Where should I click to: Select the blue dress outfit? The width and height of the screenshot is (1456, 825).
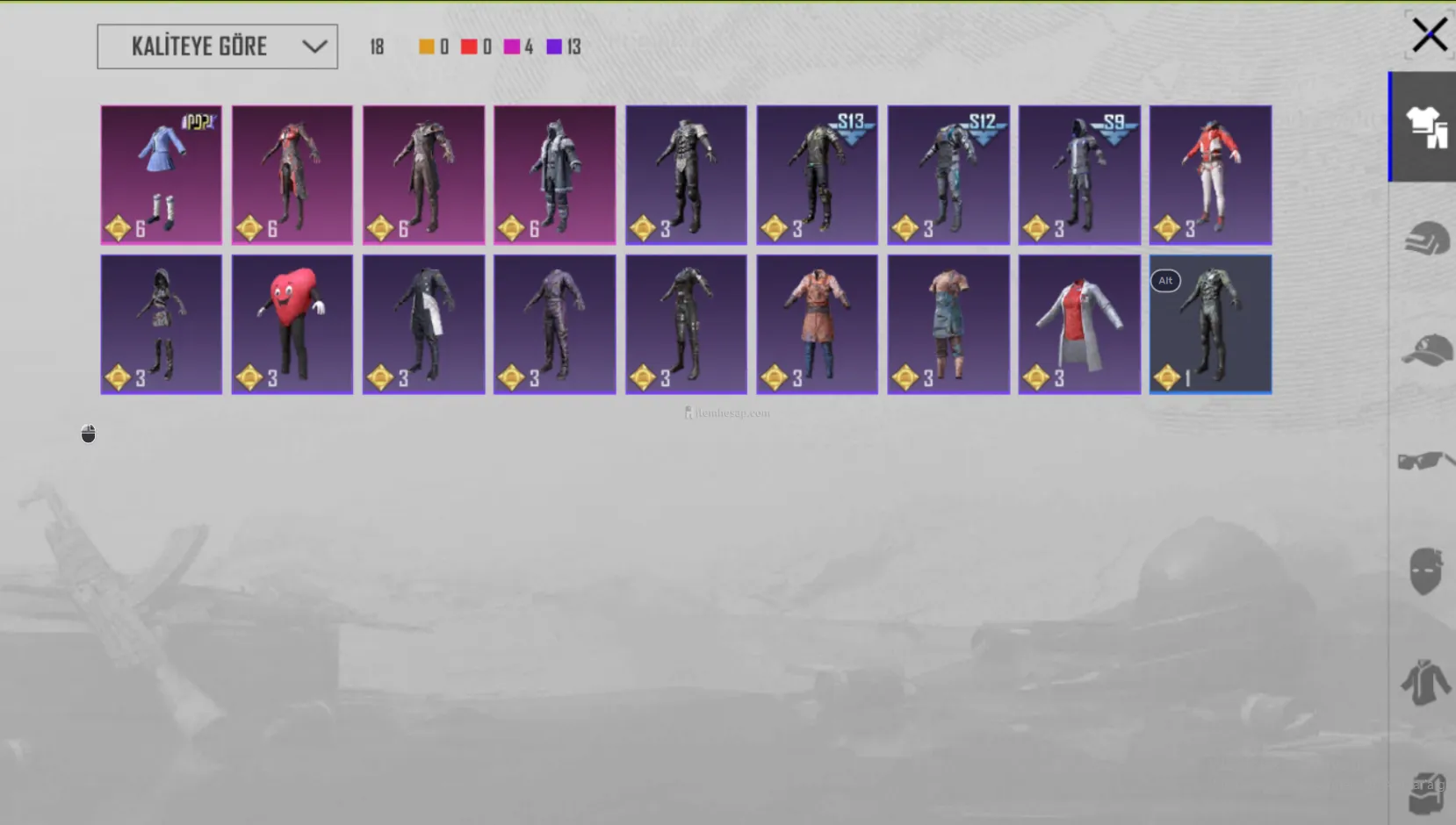tap(162, 175)
